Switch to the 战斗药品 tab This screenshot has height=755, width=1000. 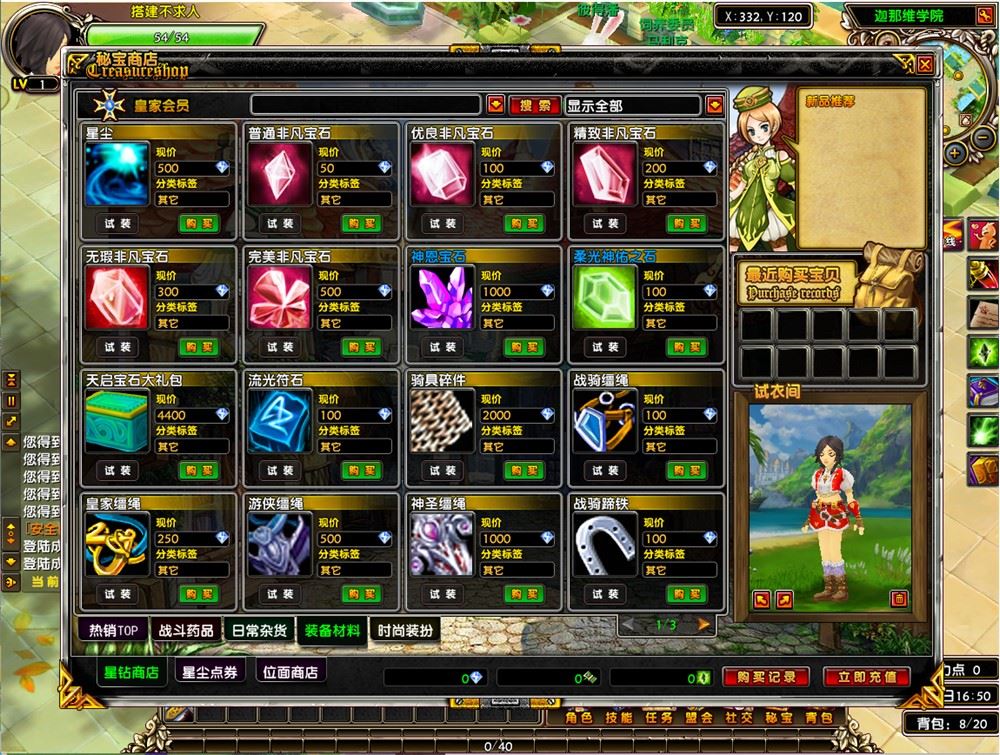point(184,630)
